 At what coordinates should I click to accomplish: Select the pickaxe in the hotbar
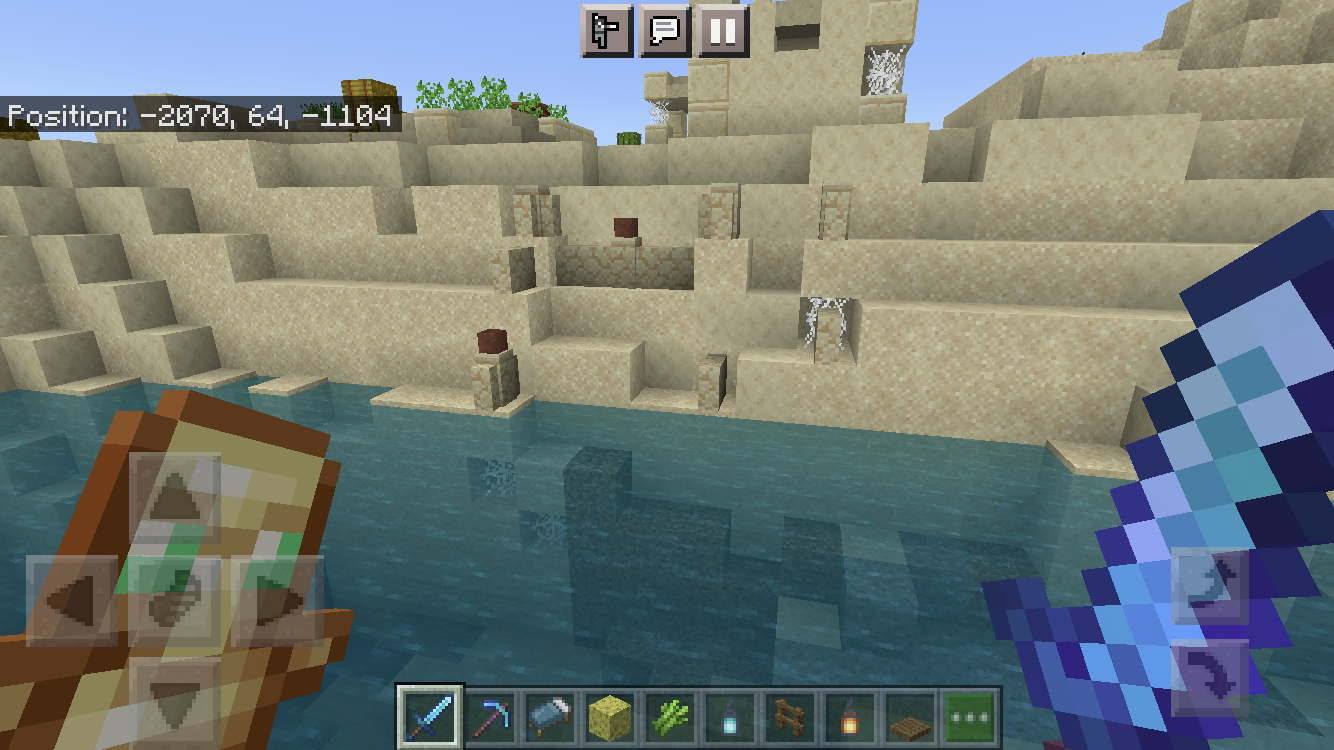pos(491,717)
